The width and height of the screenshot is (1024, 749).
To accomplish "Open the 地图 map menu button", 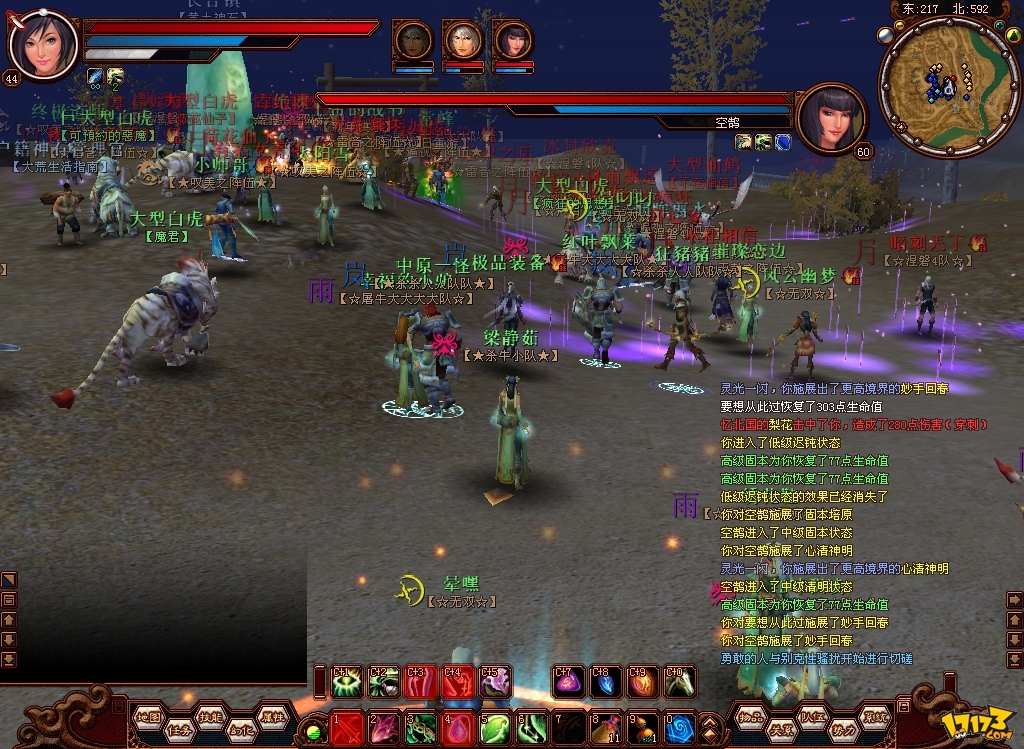I will [x=148, y=716].
